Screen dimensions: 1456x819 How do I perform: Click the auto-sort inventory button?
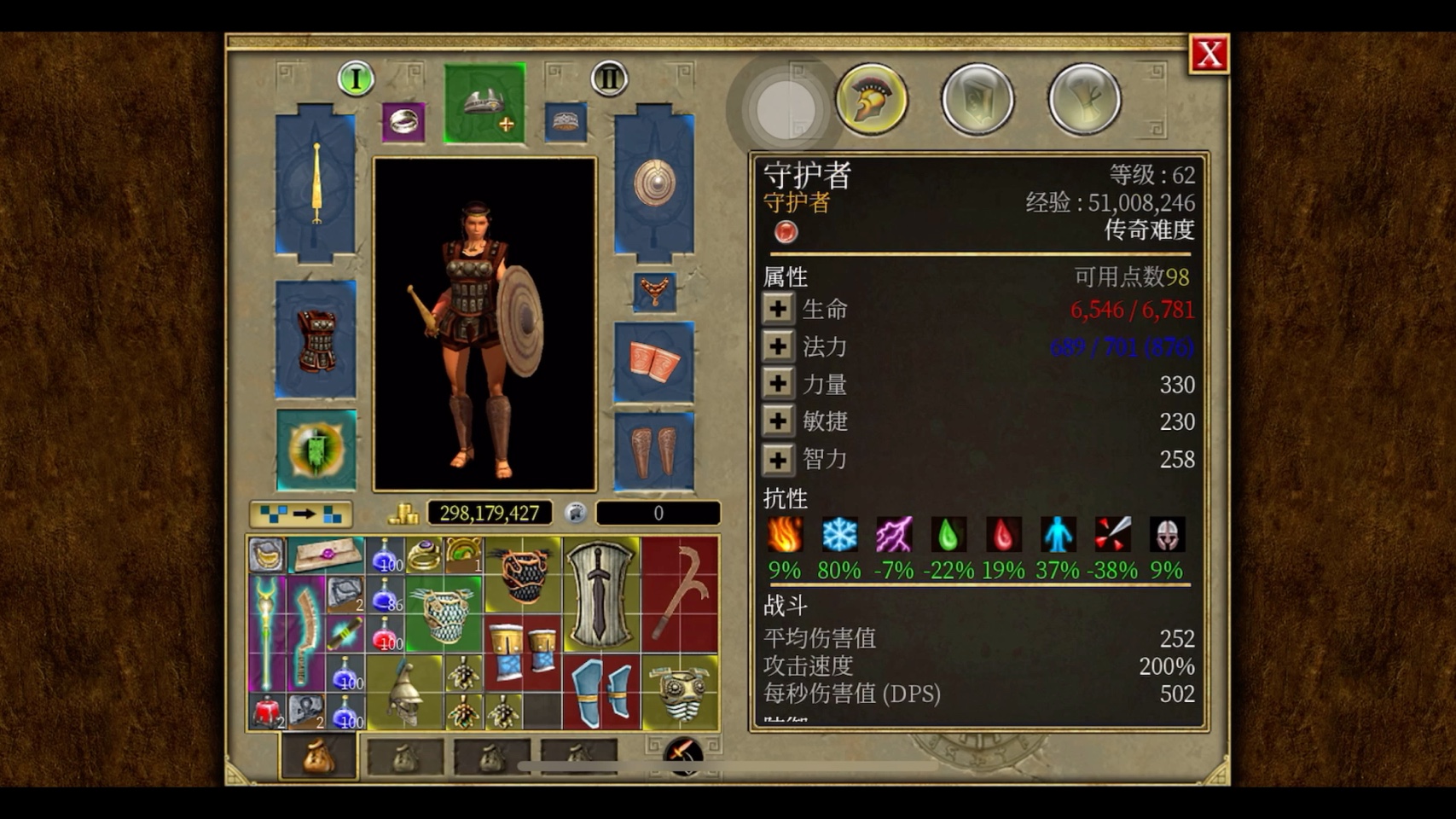[x=301, y=514]
